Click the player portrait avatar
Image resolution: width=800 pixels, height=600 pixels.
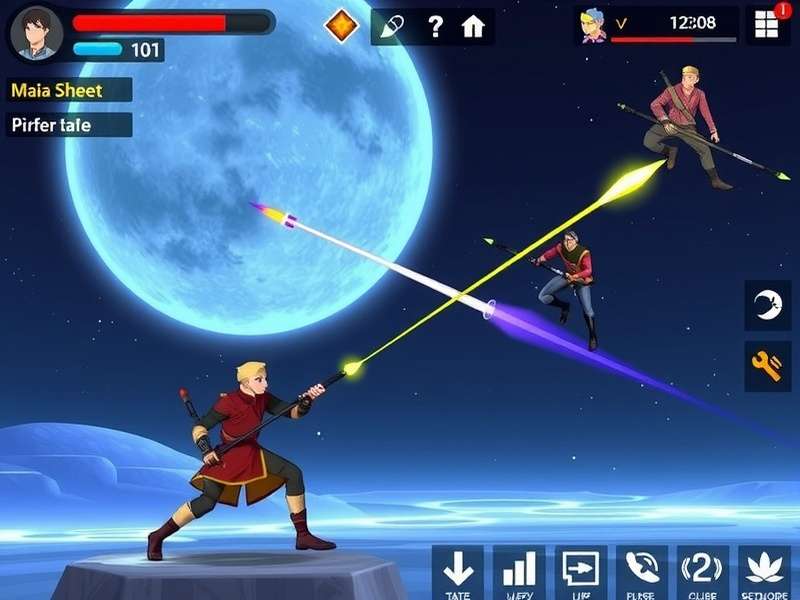click(35, 33)
